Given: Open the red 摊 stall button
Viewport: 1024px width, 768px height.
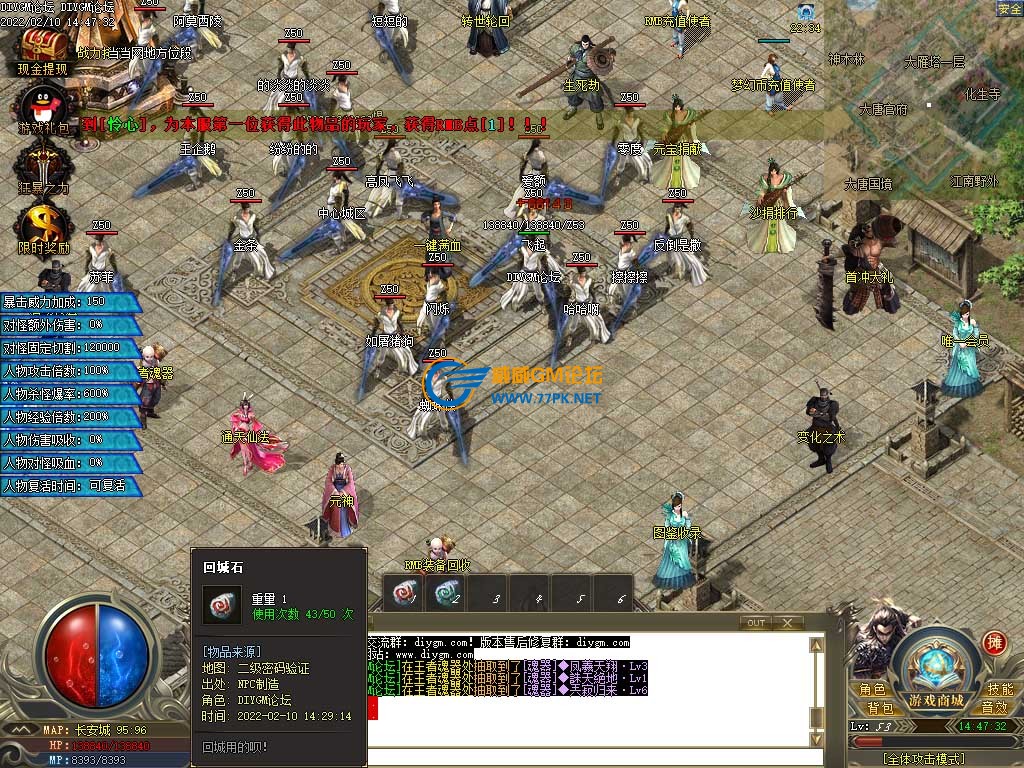Looking at the screenshot, I should point(994,643).
